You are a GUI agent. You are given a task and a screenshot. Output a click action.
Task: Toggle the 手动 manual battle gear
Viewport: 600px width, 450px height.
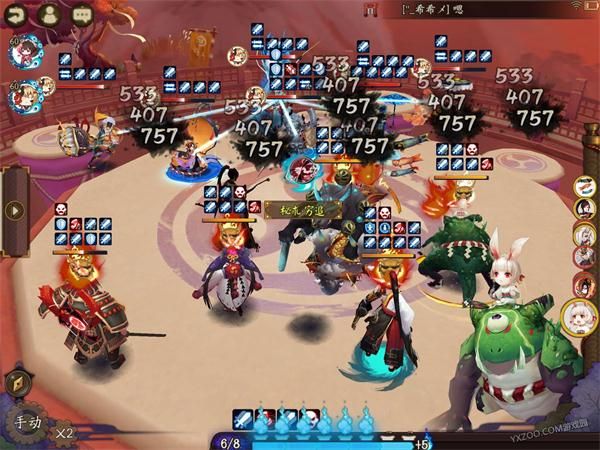(27, 423)
